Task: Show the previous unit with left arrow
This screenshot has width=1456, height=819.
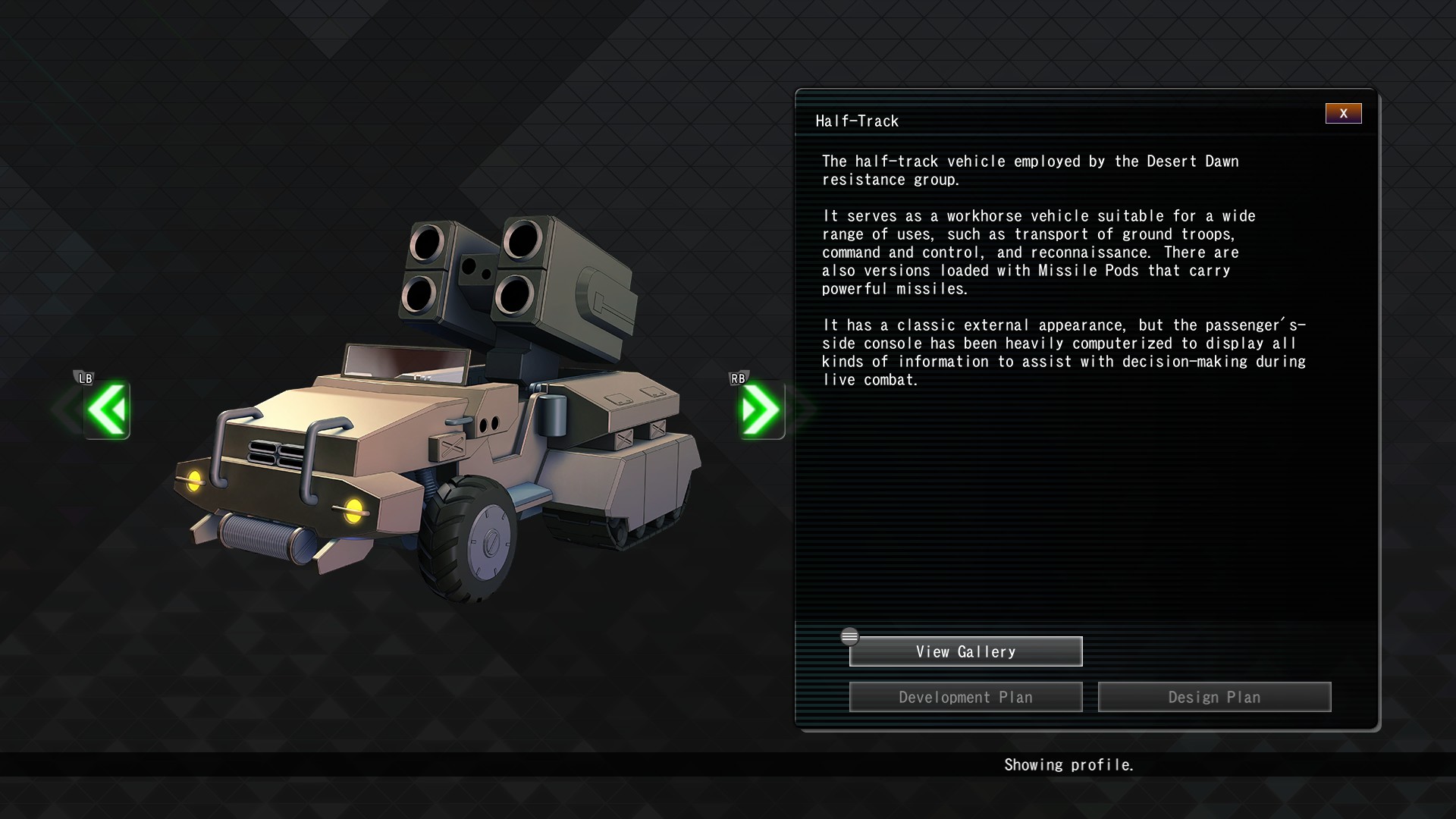Action: click(107, 410)
